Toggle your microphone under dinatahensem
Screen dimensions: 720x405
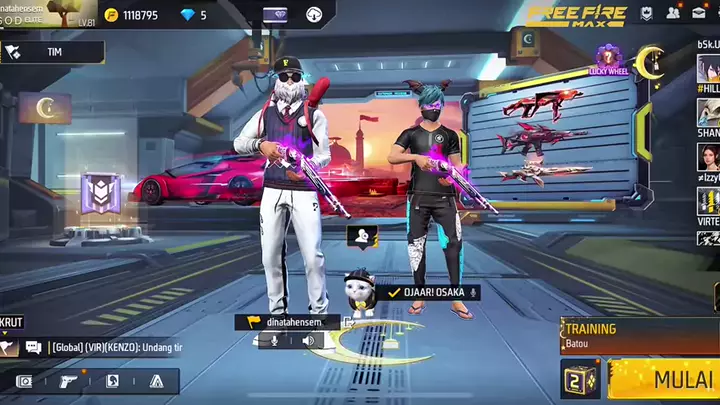[x=273, y=341]
